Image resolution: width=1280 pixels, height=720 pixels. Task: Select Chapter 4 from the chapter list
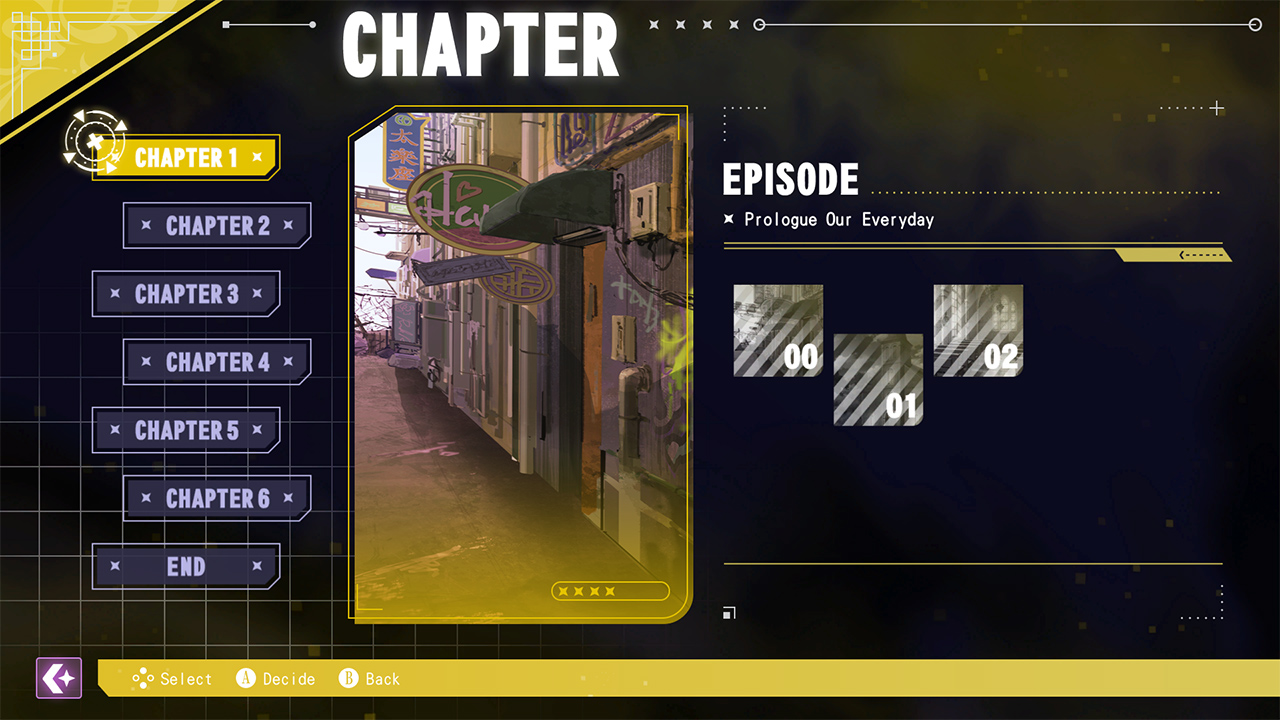coord(216,362)
